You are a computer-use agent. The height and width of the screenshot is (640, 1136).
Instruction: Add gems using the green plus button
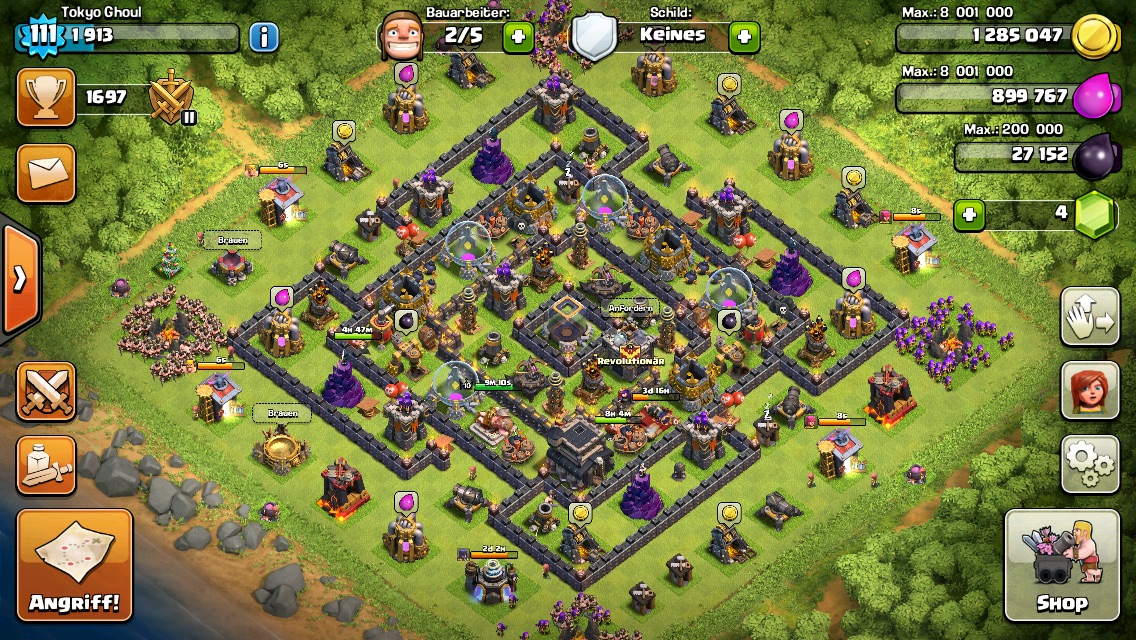967,214
